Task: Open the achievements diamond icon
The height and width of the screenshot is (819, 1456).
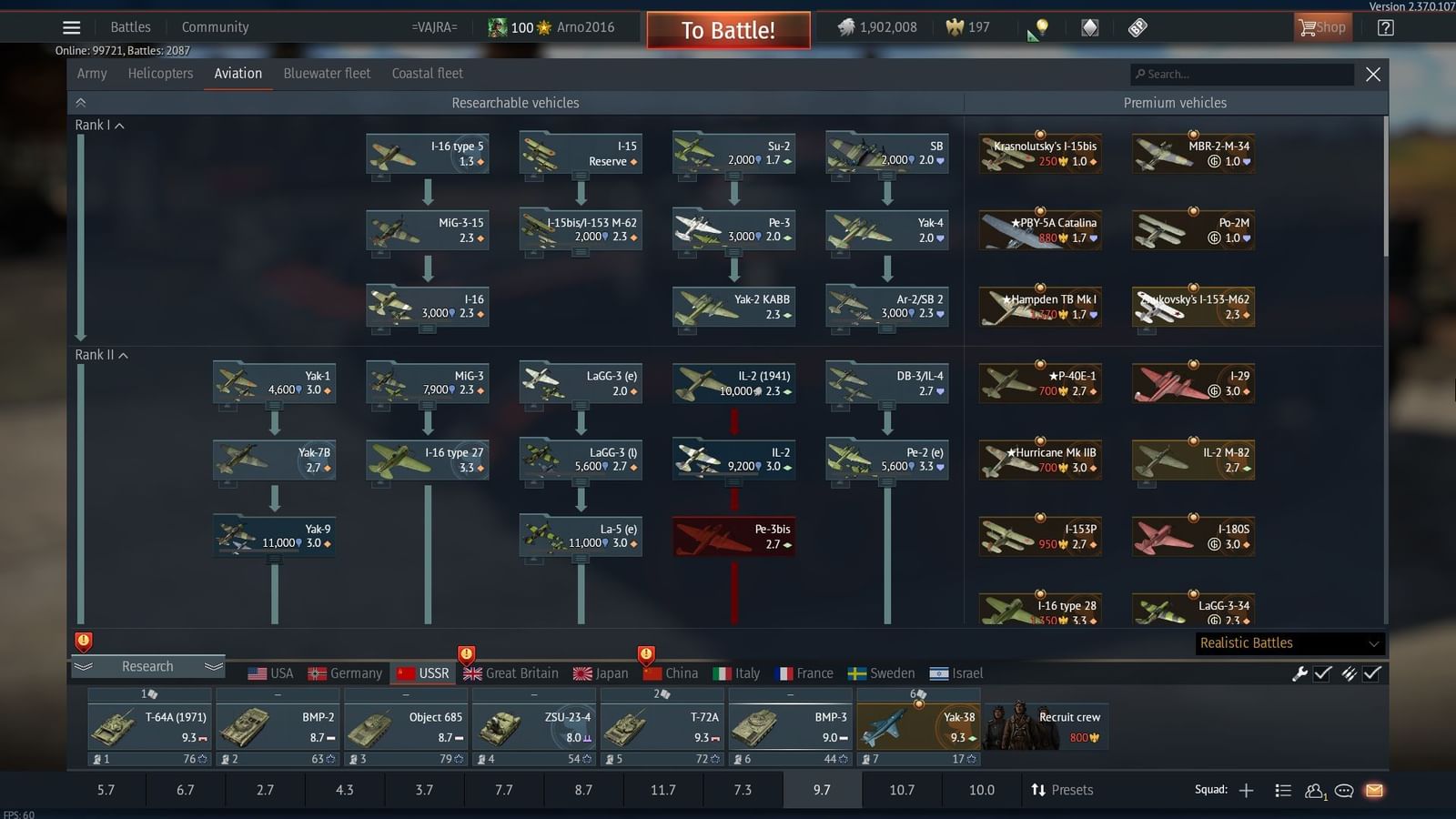Action: pyautogui.click(x=1090, y=27)
